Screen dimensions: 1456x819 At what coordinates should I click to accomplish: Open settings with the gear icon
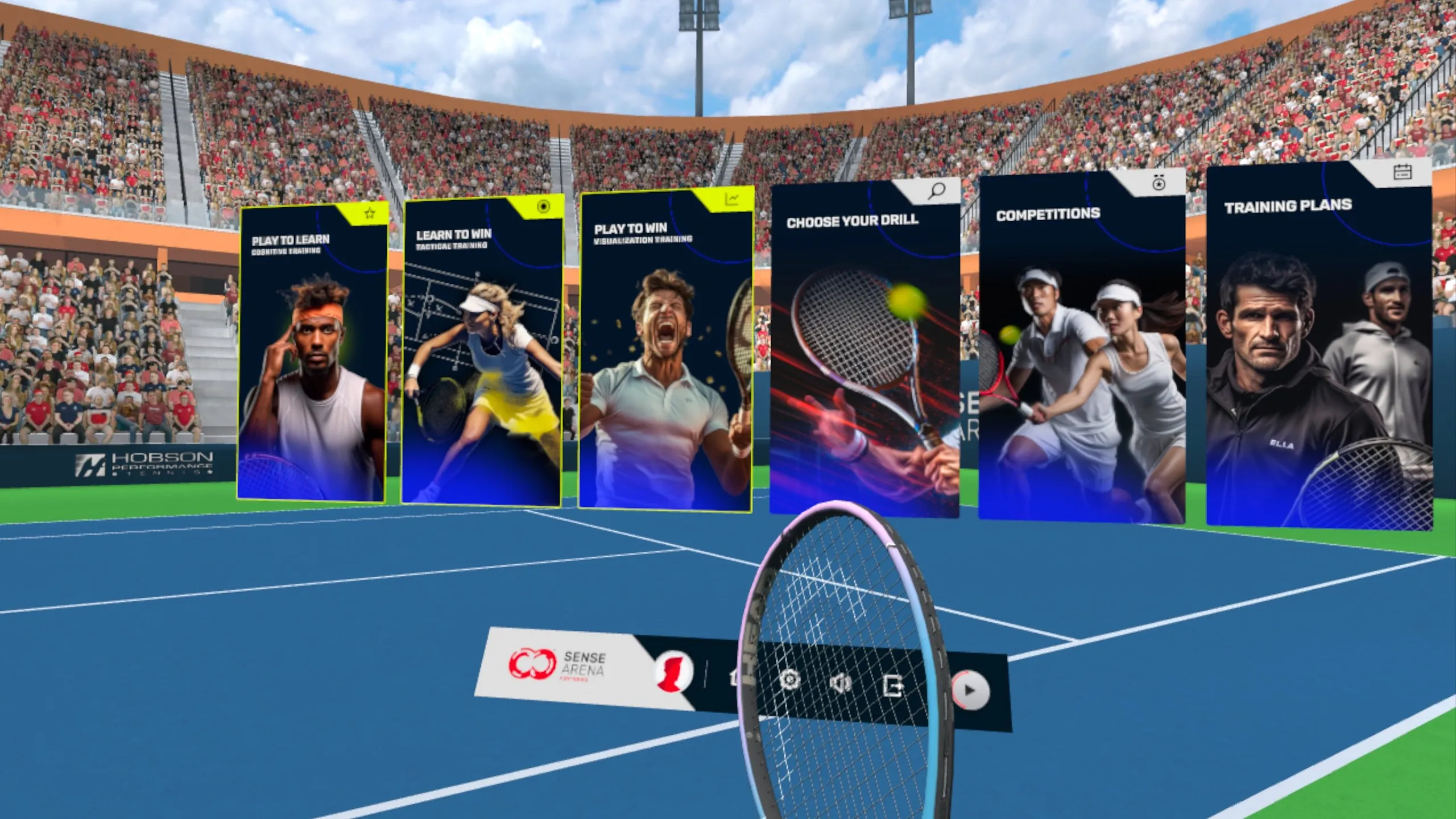click(x=789, y=680)
